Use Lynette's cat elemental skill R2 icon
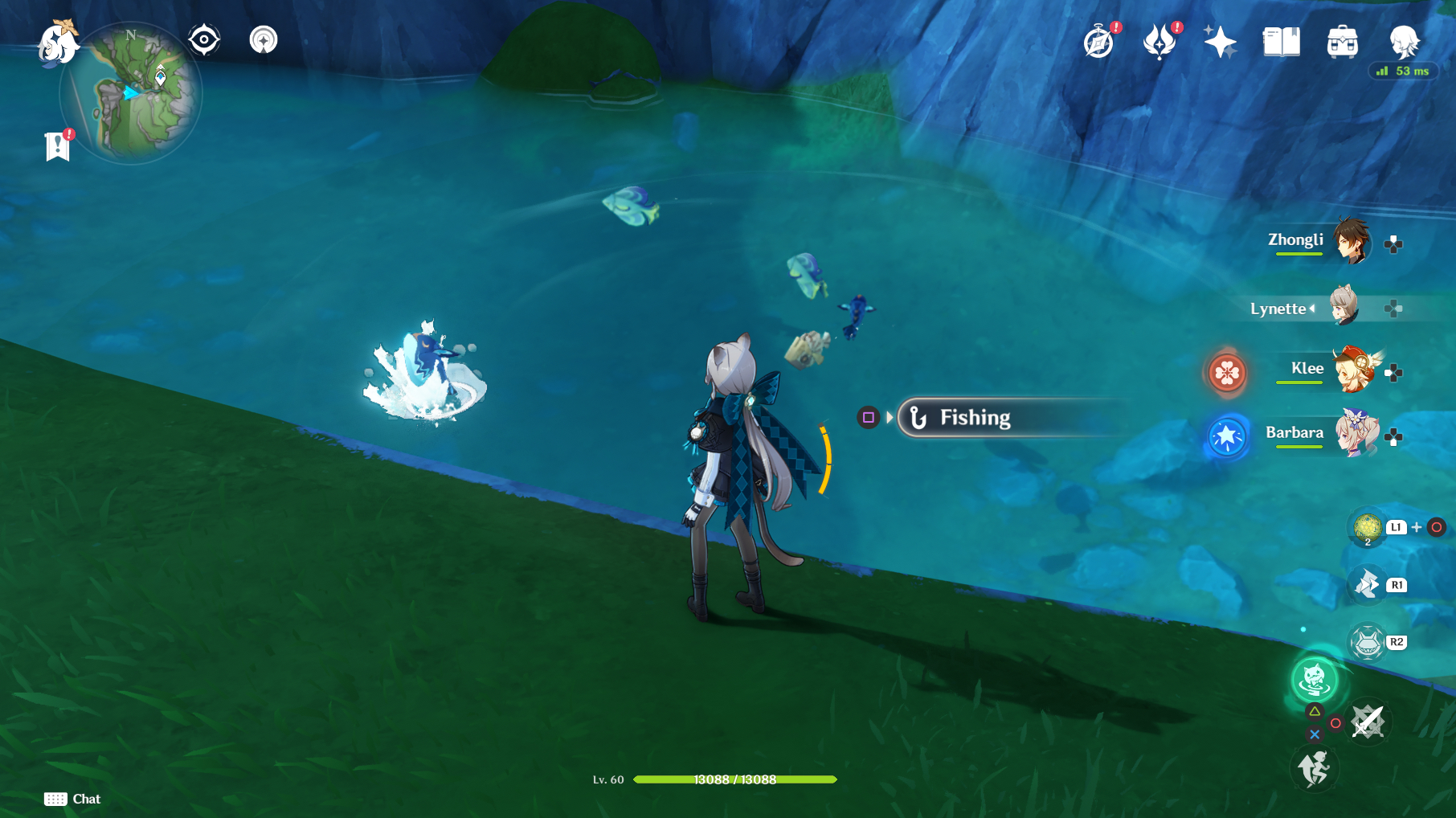 1367,644
